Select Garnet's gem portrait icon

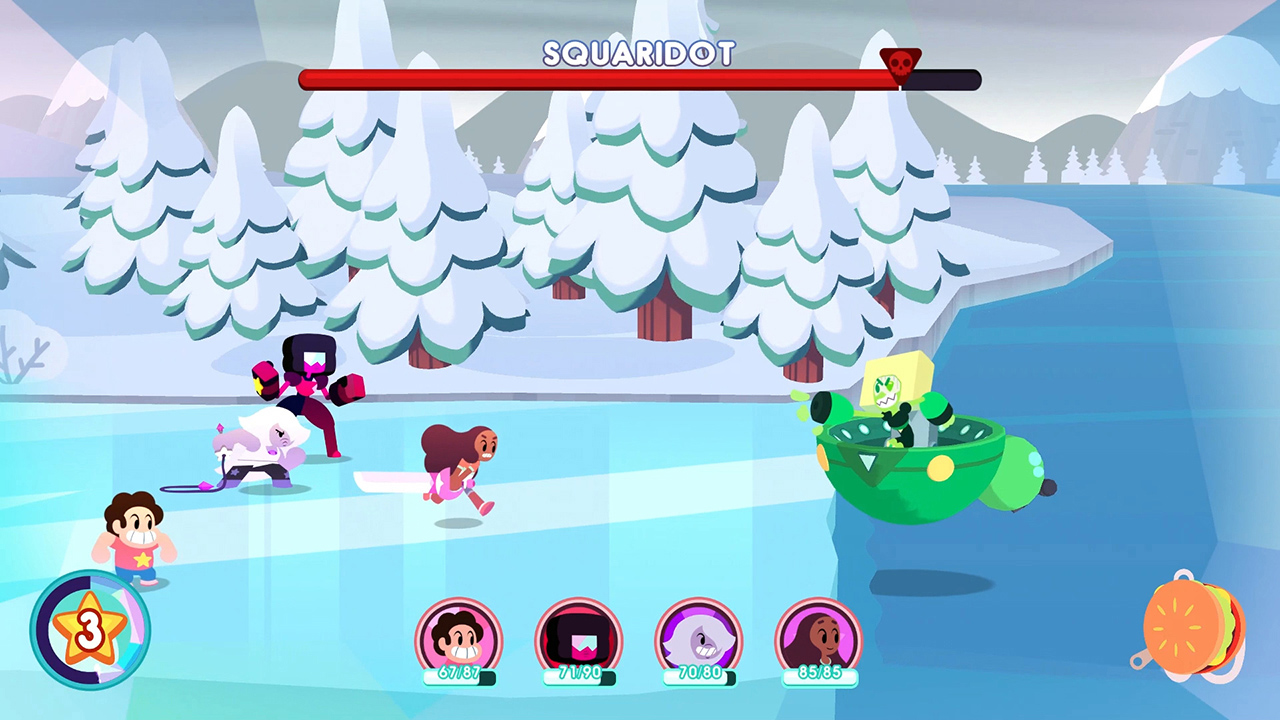point(580,635)
